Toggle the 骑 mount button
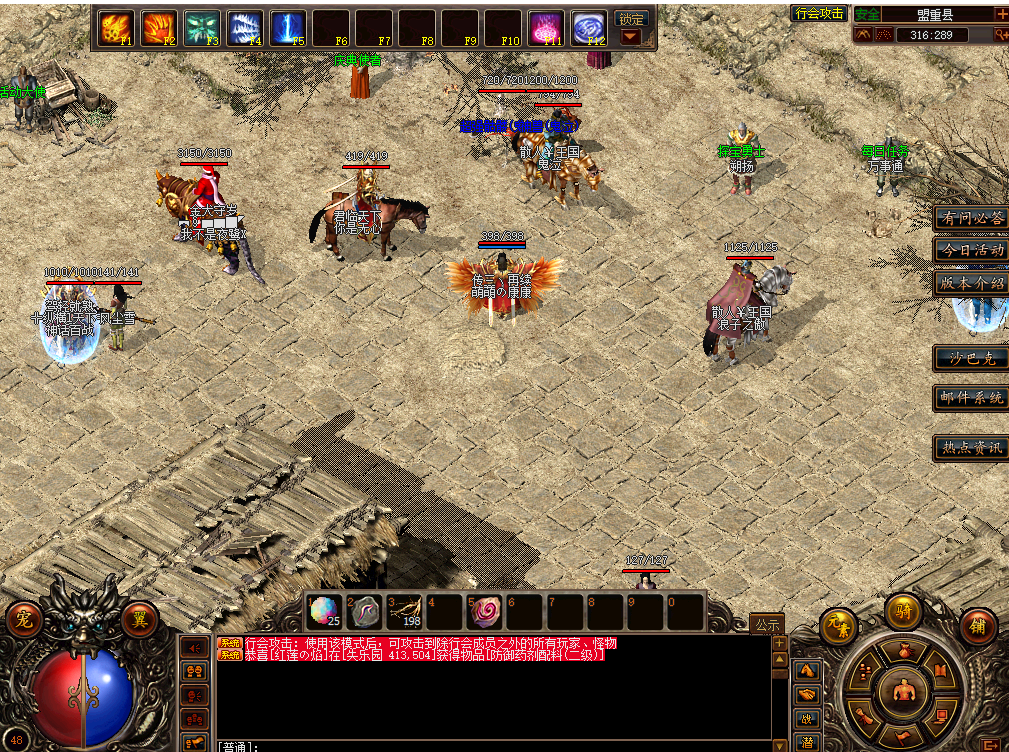 coord(903,611)
